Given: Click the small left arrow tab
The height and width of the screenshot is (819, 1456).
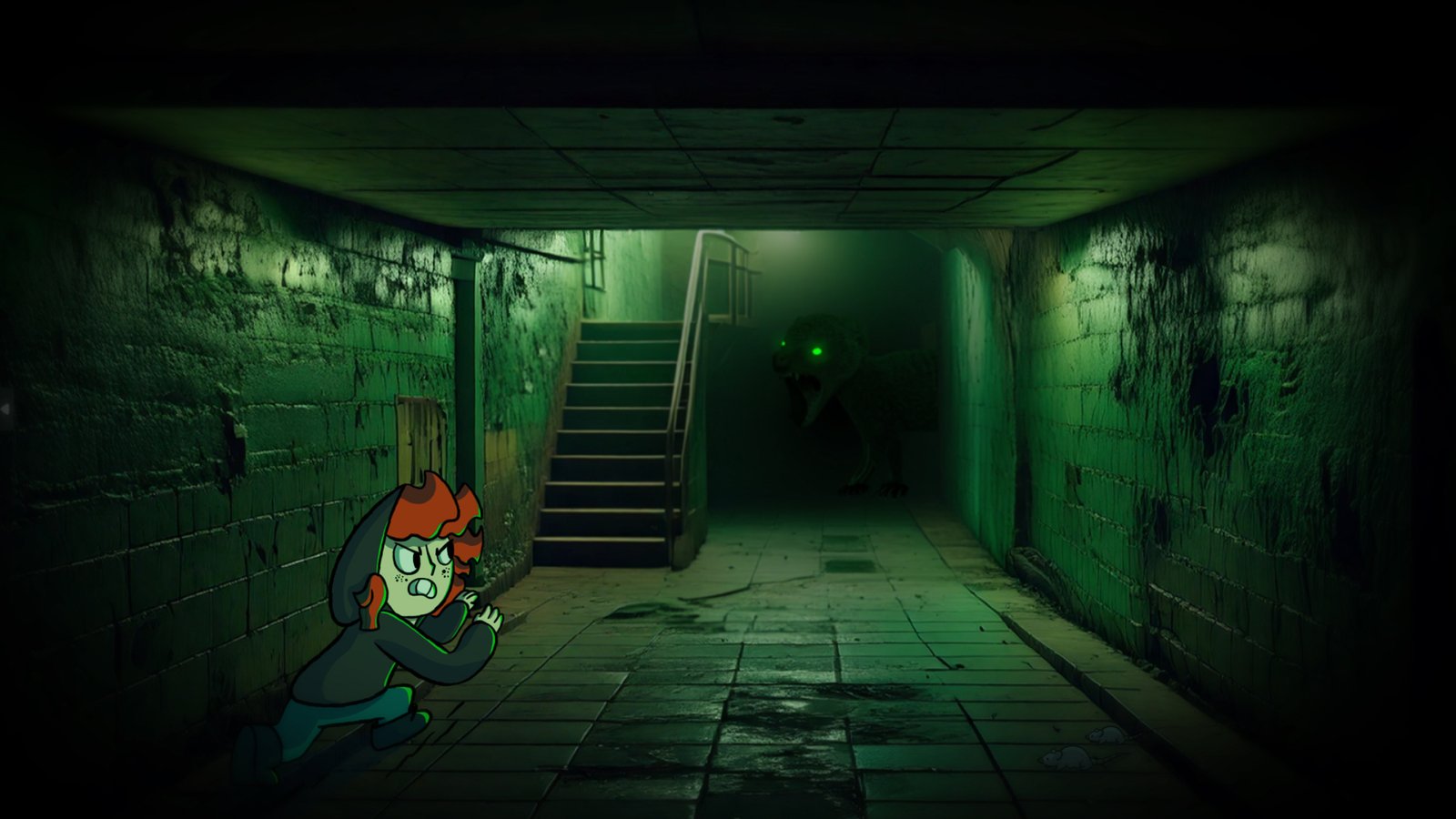Looking at the screenshot, I should (5, 409).
